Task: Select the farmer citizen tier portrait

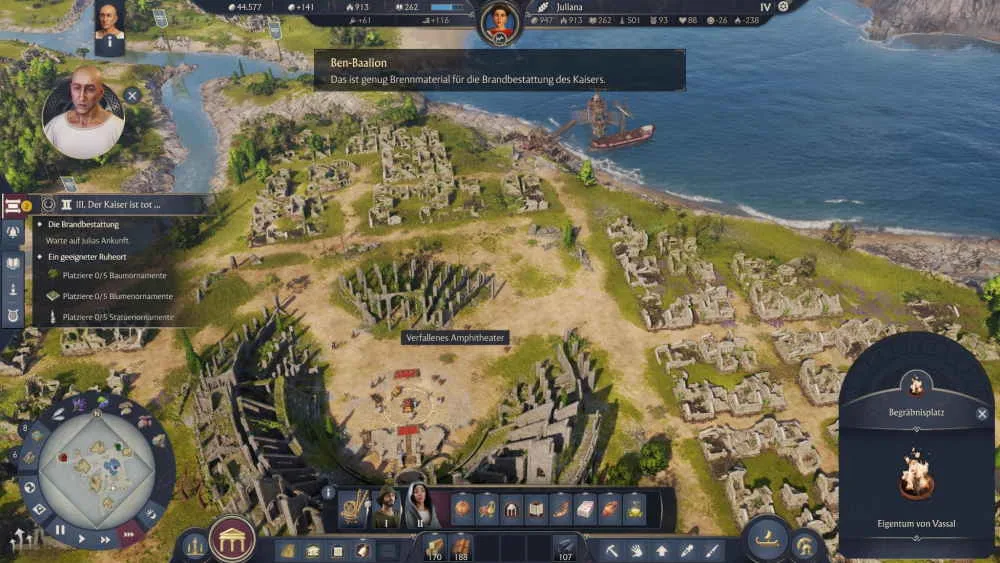Action: click(x=385, y=507)
